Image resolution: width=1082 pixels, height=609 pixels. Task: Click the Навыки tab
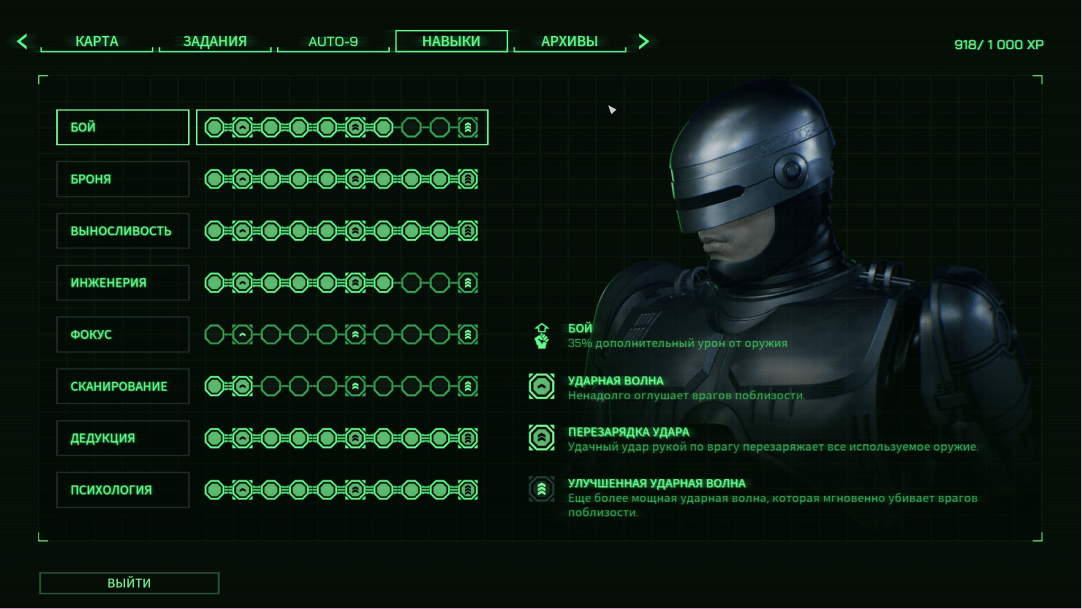tap(451, 41)
